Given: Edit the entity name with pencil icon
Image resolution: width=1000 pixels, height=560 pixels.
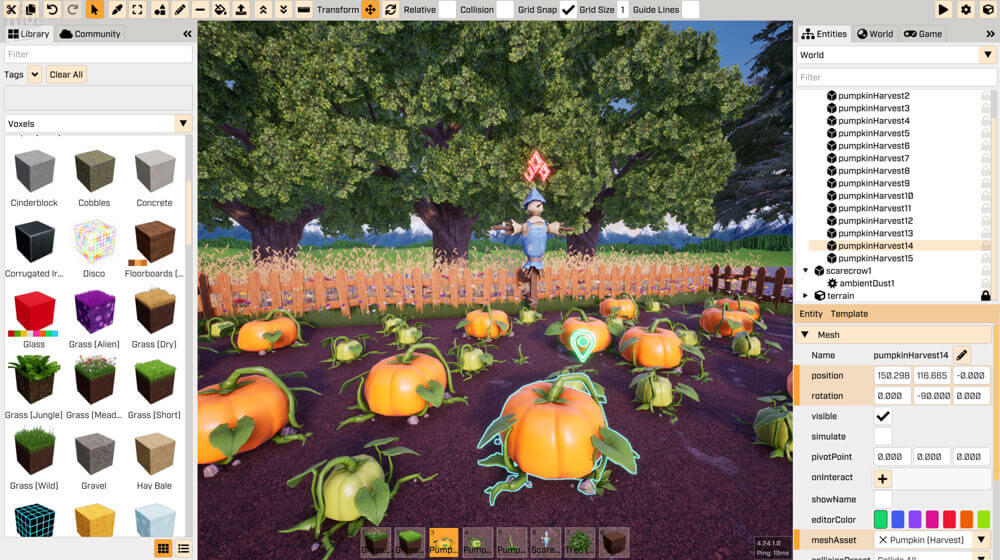Looking at the screenshot, I should click(962, 355).
